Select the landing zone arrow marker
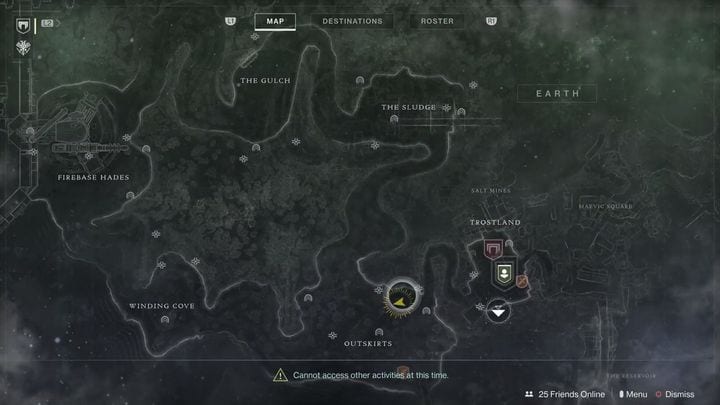 498,311
